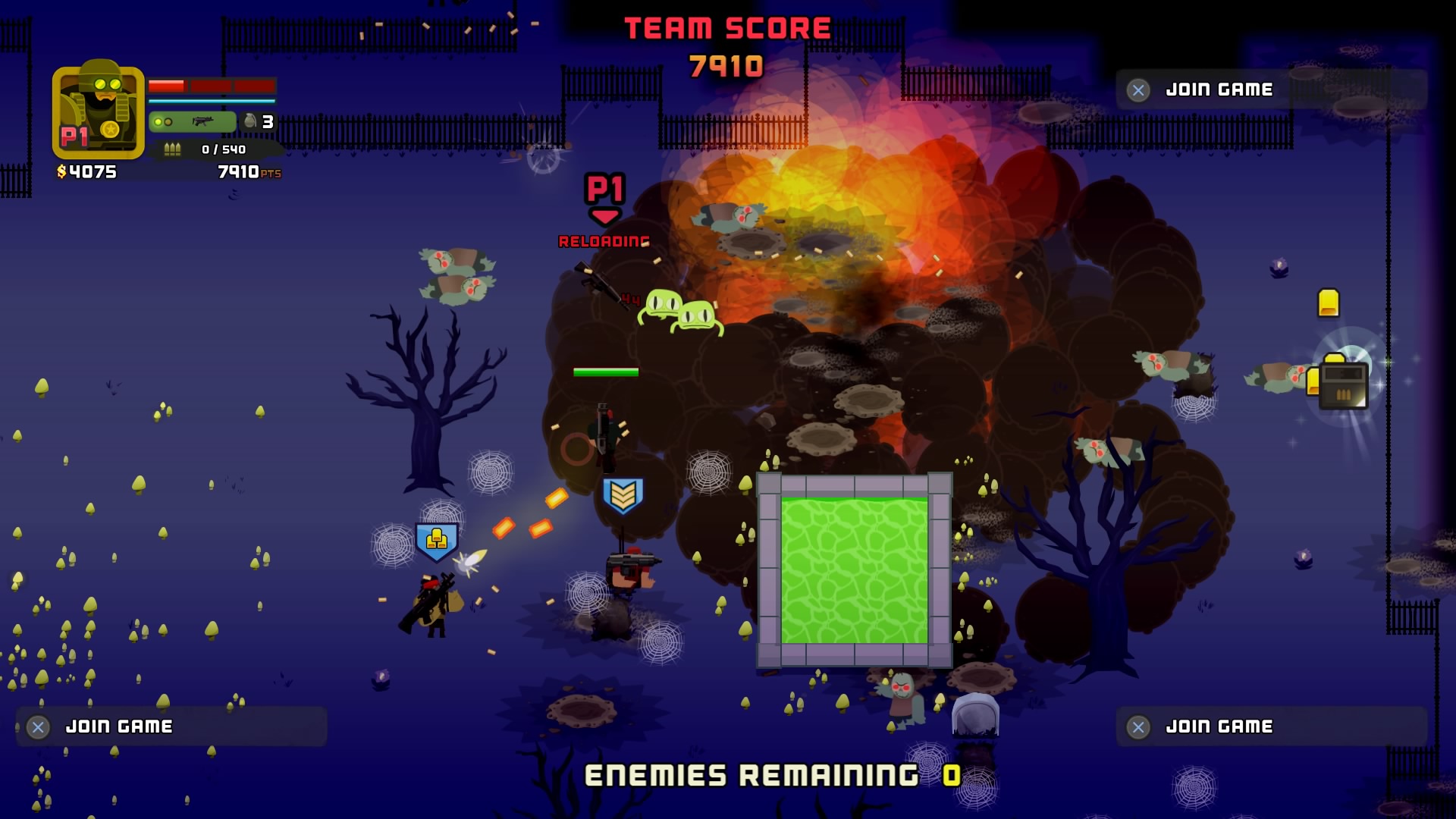Click the grenade icon showing 3 grenades
The height and width of the screenshot is (819, 1456).
(x=250, y=121)
